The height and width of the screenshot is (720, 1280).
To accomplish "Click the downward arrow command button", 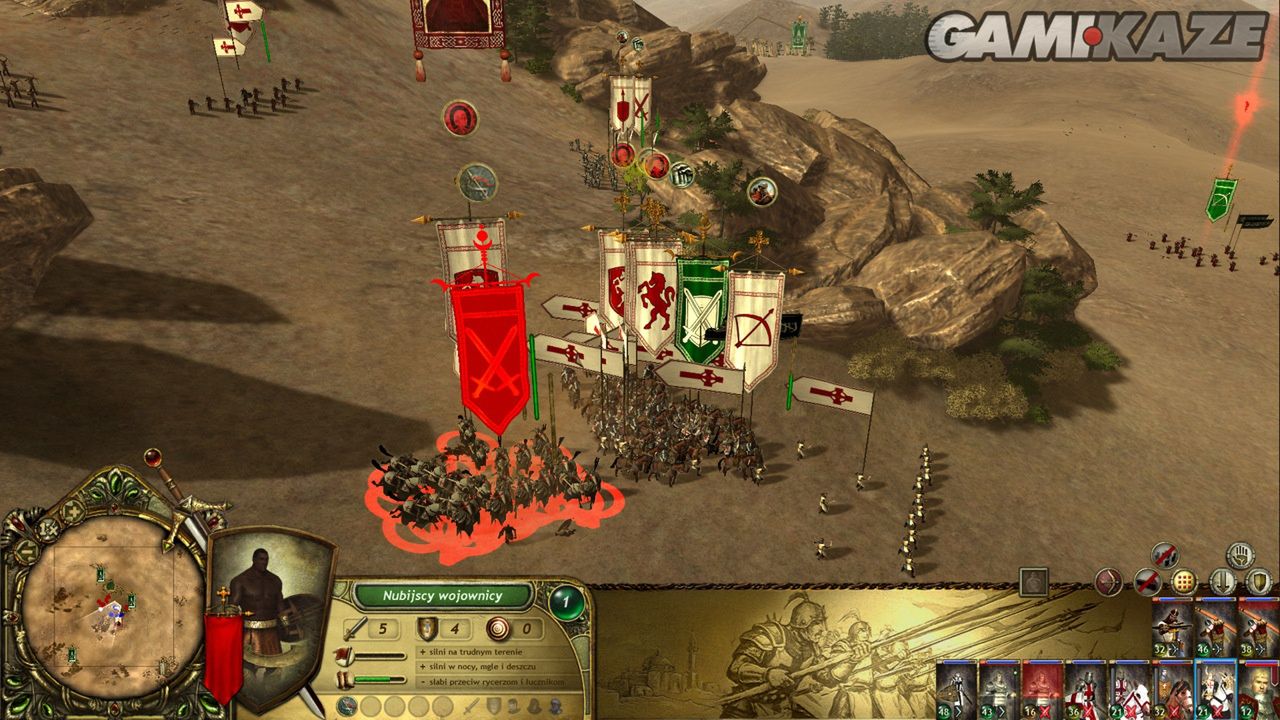I will pos(1222,581).
